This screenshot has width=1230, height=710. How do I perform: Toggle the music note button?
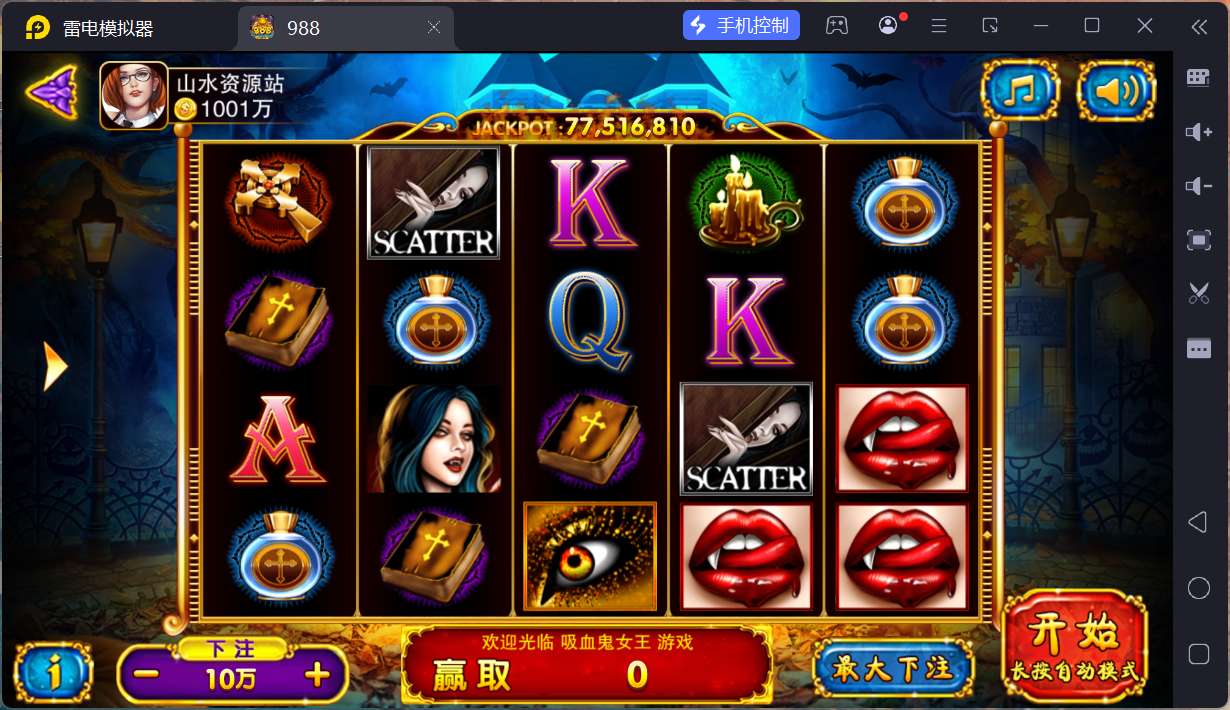point(1020,91)
